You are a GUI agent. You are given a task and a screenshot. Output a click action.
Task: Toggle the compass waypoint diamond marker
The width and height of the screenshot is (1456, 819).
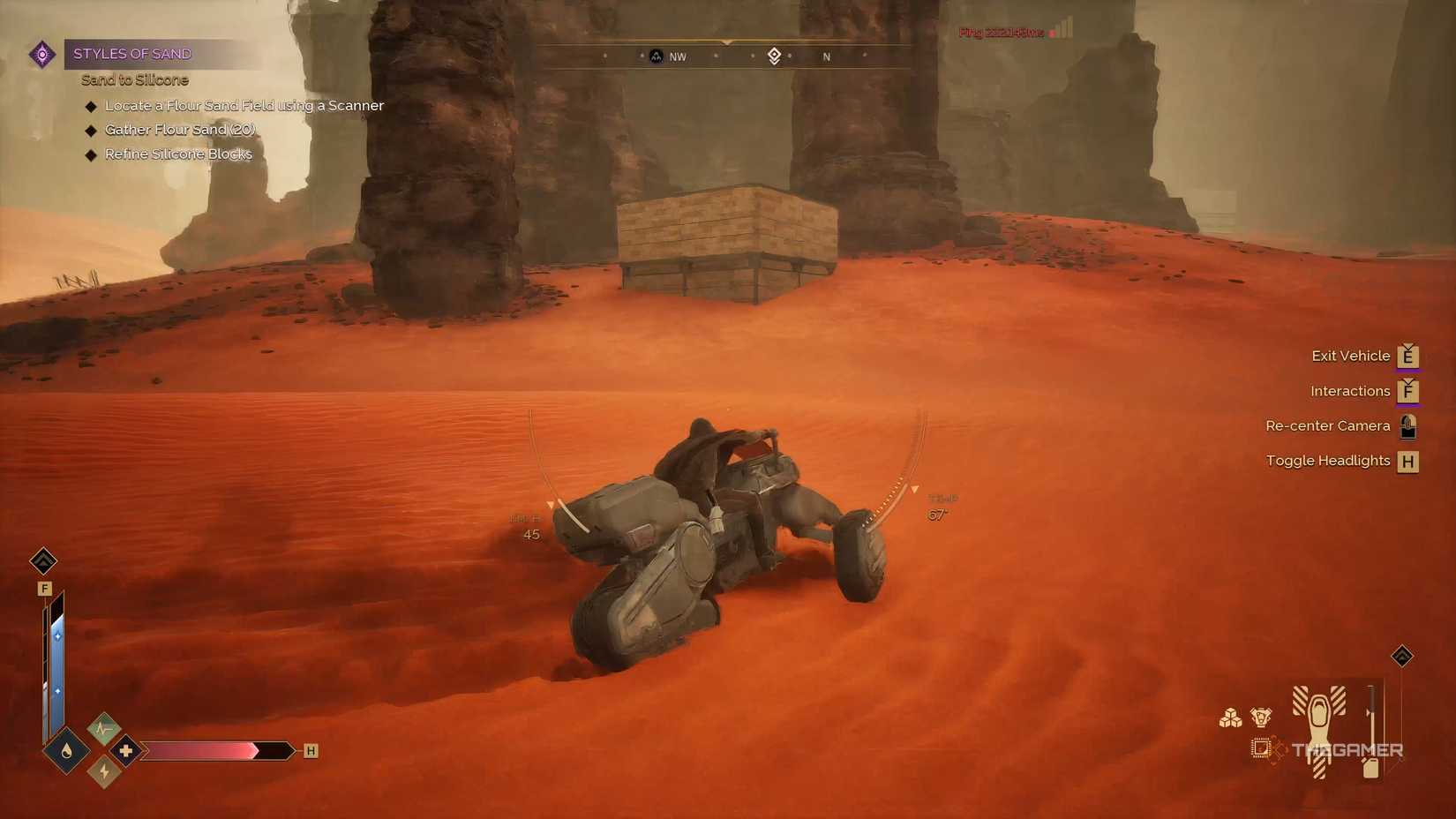pos(774,56)
